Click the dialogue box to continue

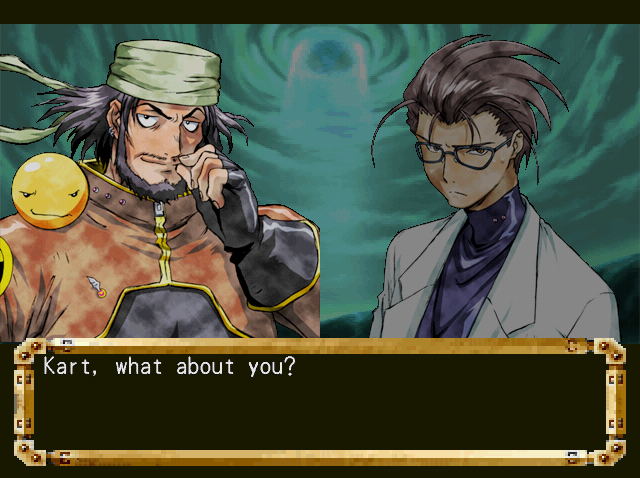click(x=320, y=402)
